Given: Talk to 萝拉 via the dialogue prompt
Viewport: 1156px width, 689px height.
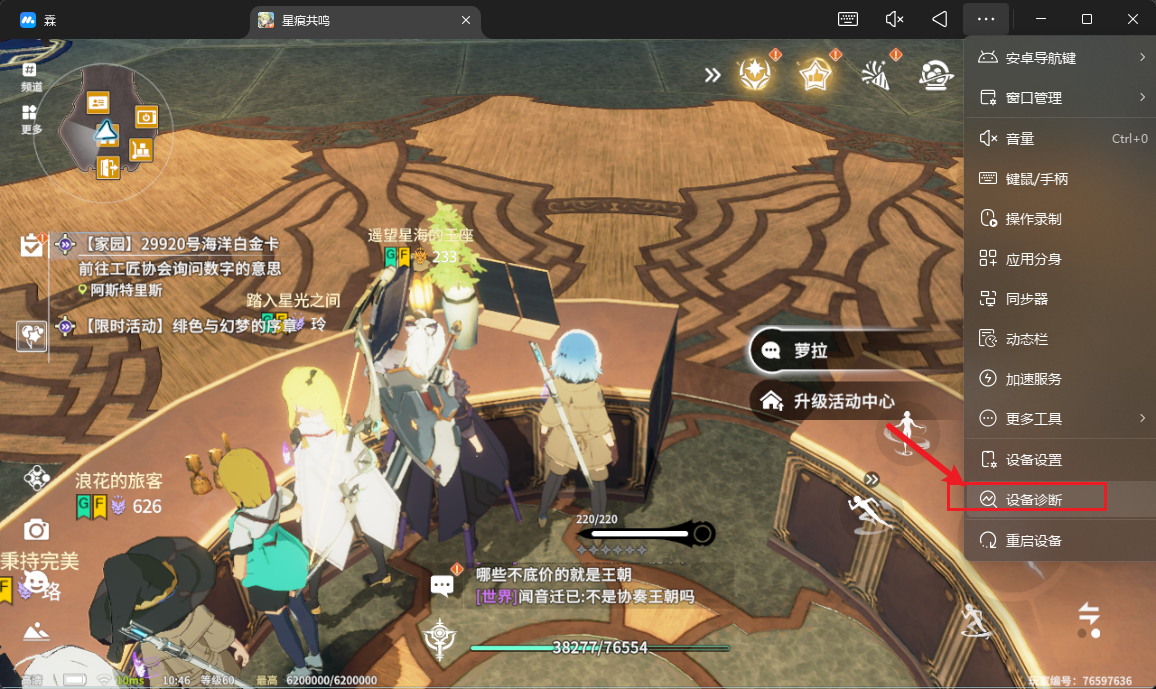Looking at the screenshot, I should click(803, 351).
